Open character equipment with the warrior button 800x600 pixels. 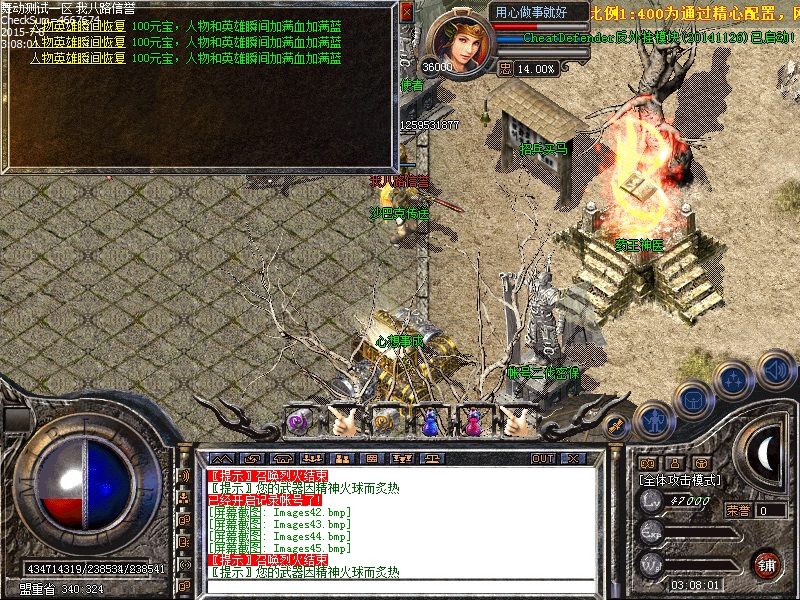click(653, 420)
